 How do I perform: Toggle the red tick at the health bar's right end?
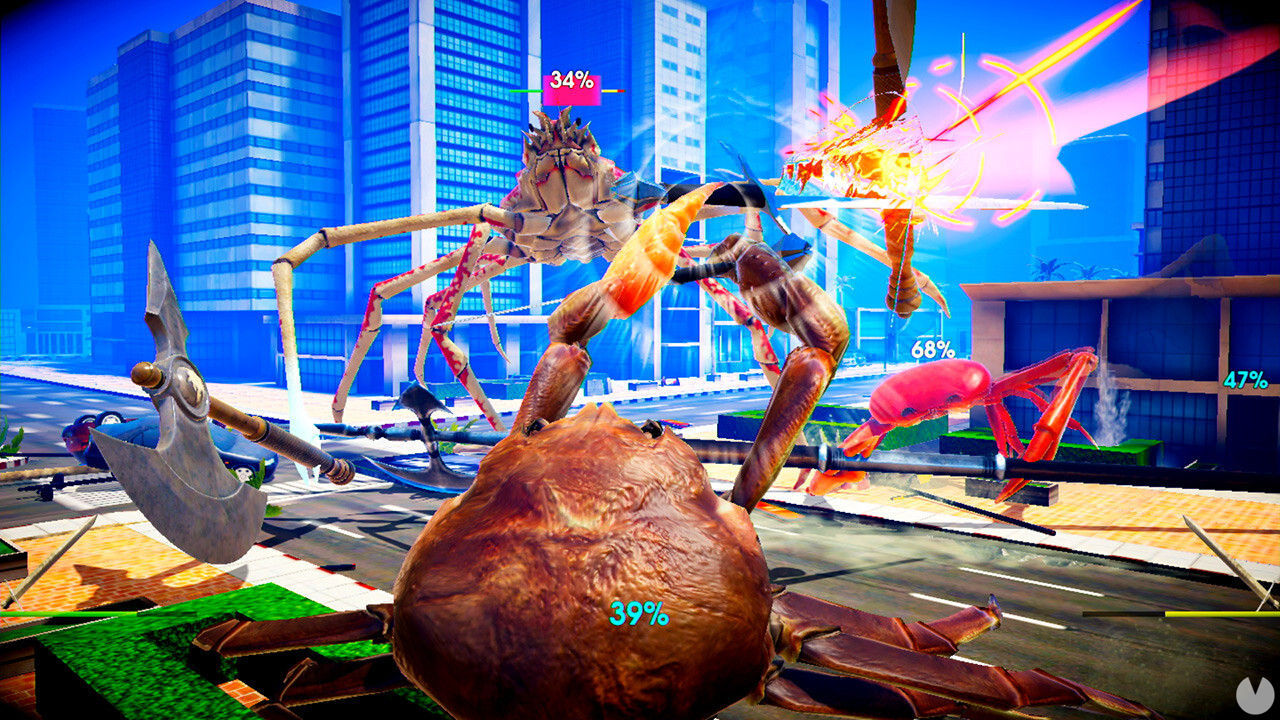tap(621, 91)
